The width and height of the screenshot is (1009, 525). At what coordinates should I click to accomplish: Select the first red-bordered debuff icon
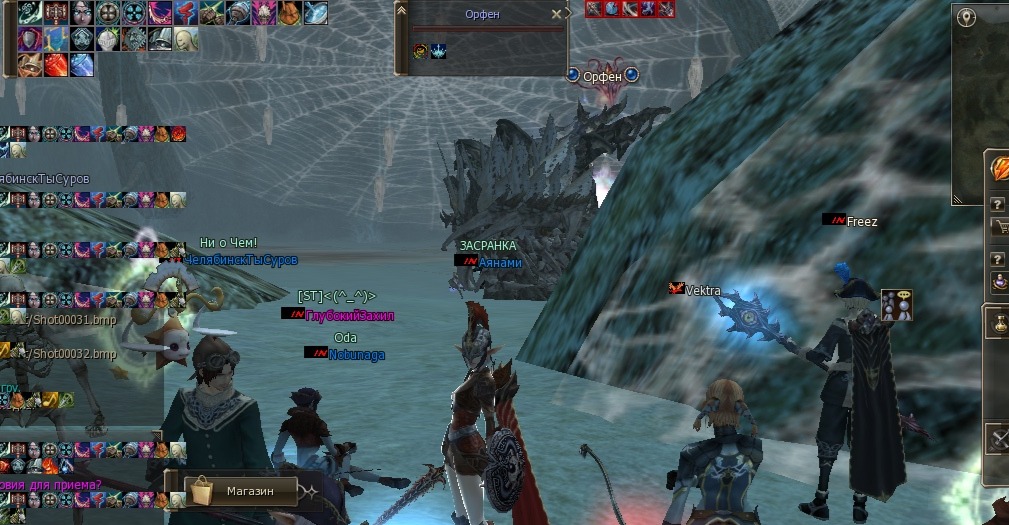point(593,9)
